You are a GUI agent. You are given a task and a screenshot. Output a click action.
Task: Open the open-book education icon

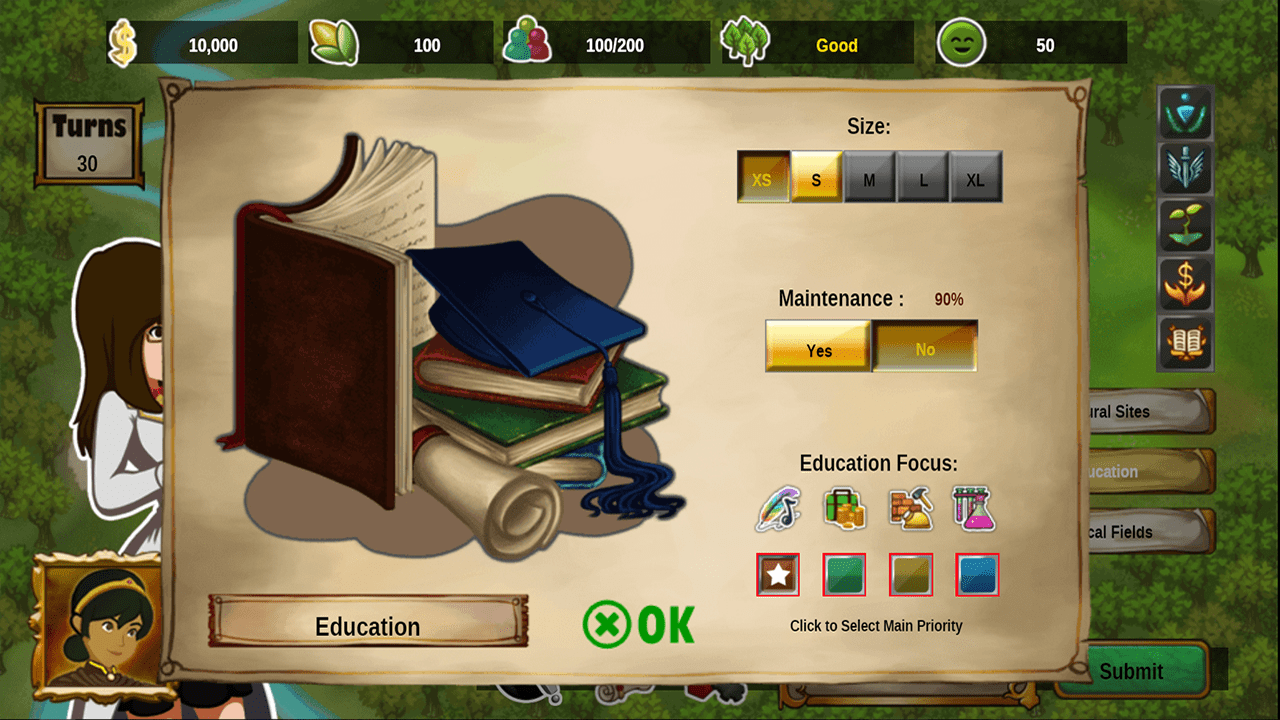(x=1186, y=343)
